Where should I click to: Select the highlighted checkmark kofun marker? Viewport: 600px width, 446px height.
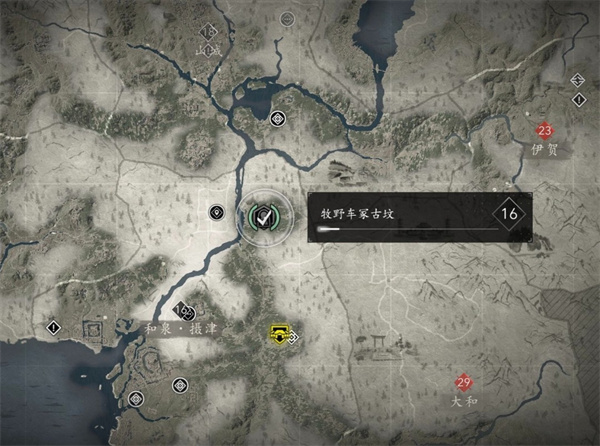[263, 214]
